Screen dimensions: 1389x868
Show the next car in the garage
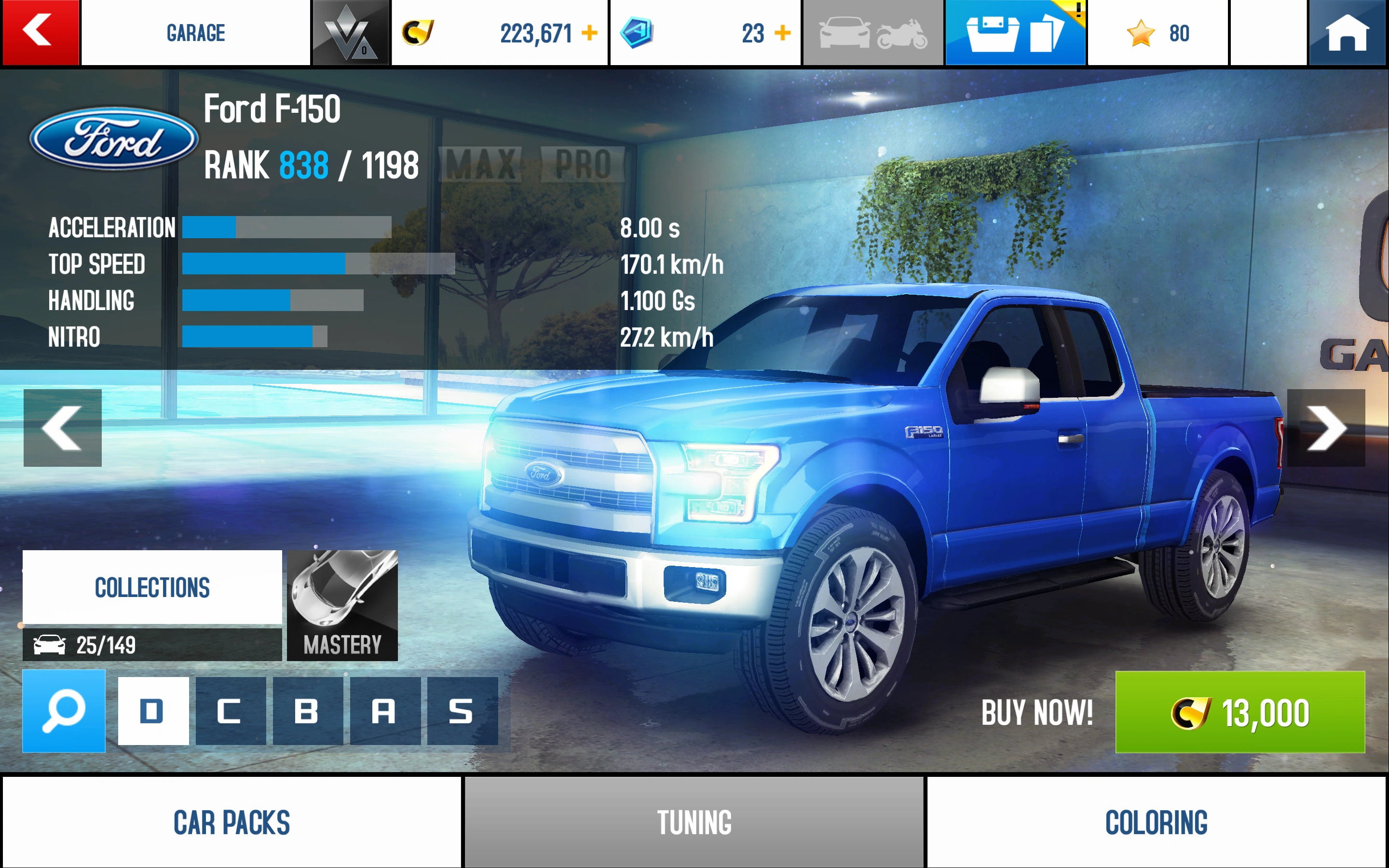(1326, 428)
